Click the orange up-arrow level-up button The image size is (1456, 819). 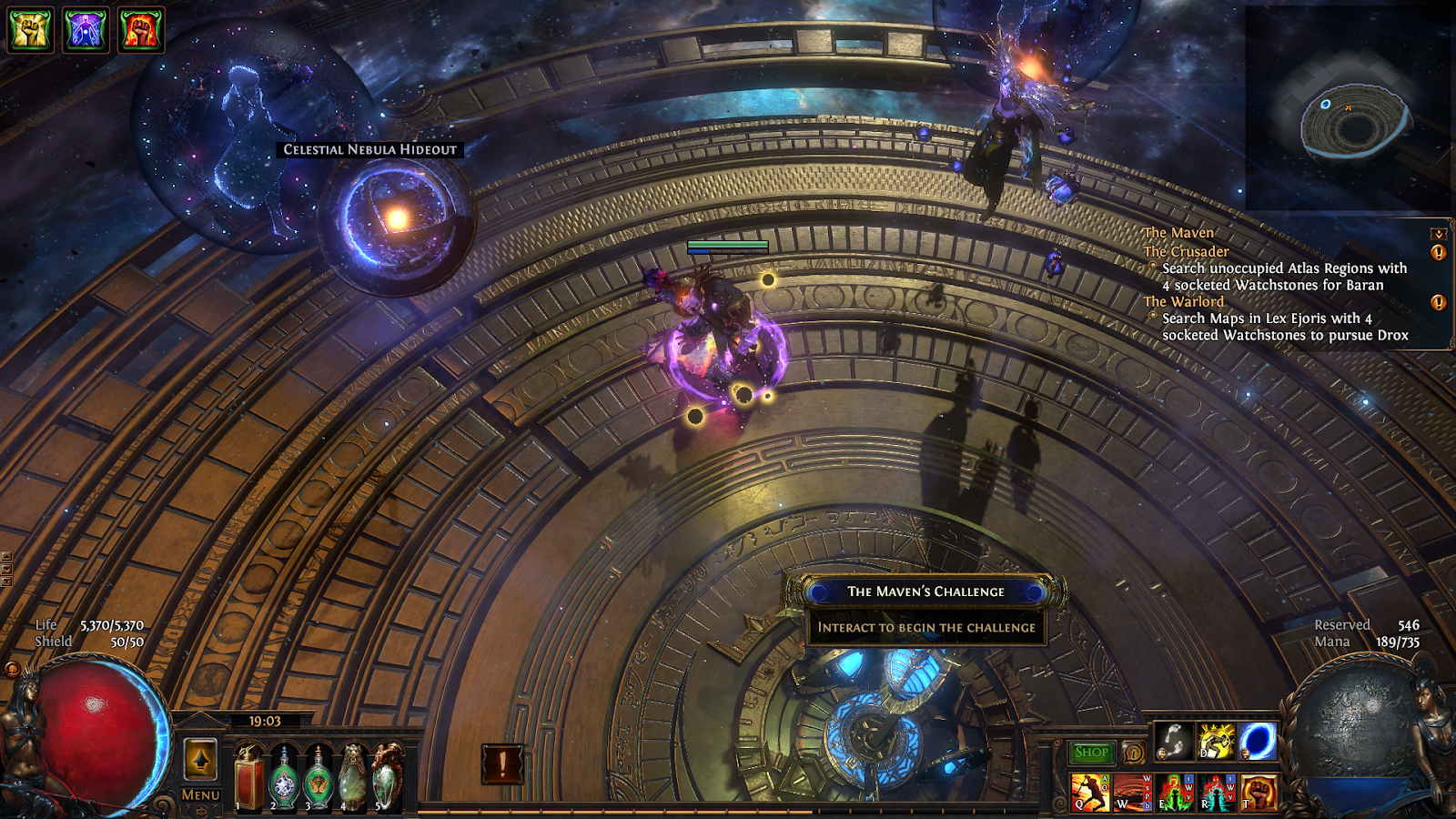pos(200,758)
